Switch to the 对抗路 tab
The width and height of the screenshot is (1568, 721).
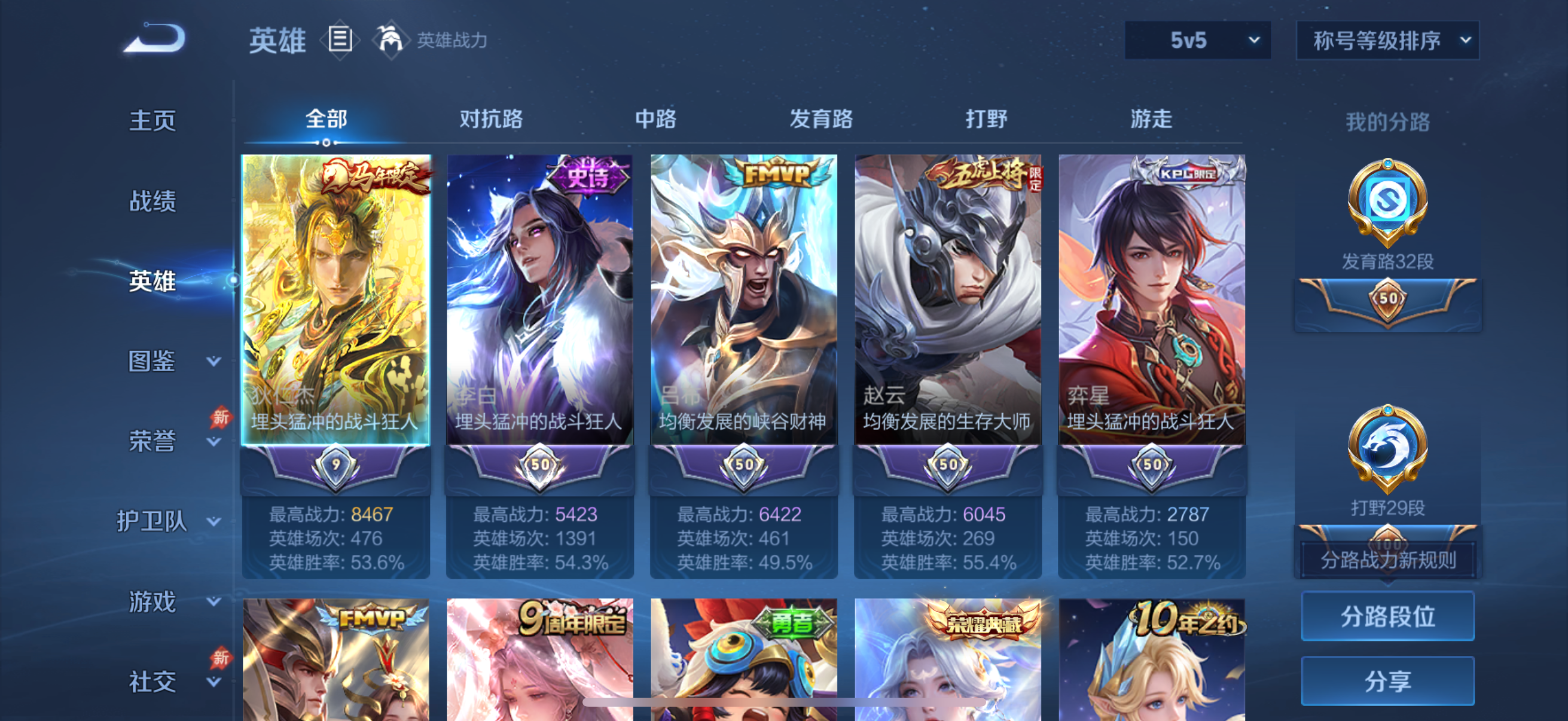coord(491,119)
